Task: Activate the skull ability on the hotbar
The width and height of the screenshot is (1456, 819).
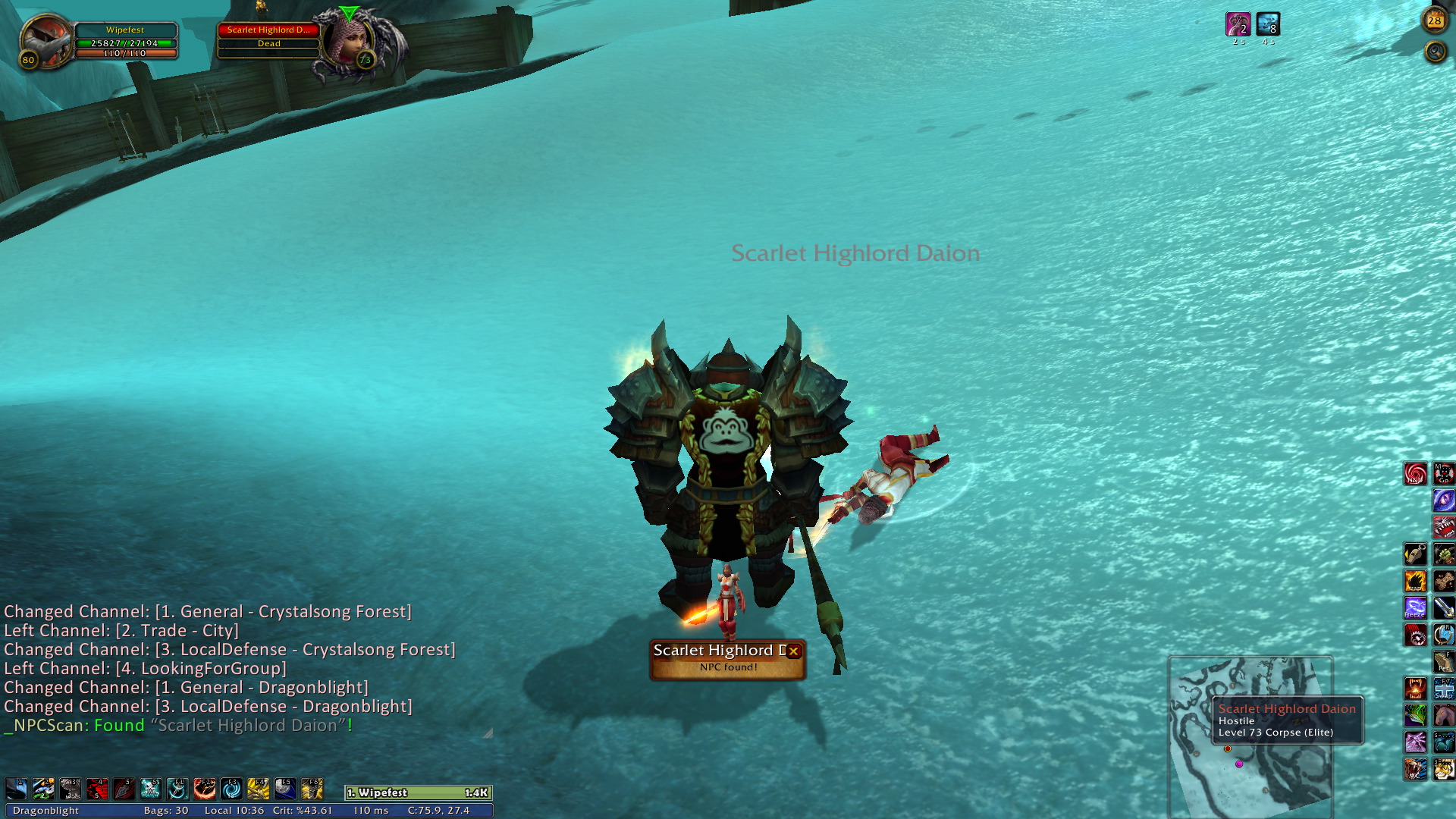Action: tap(151, 789)
